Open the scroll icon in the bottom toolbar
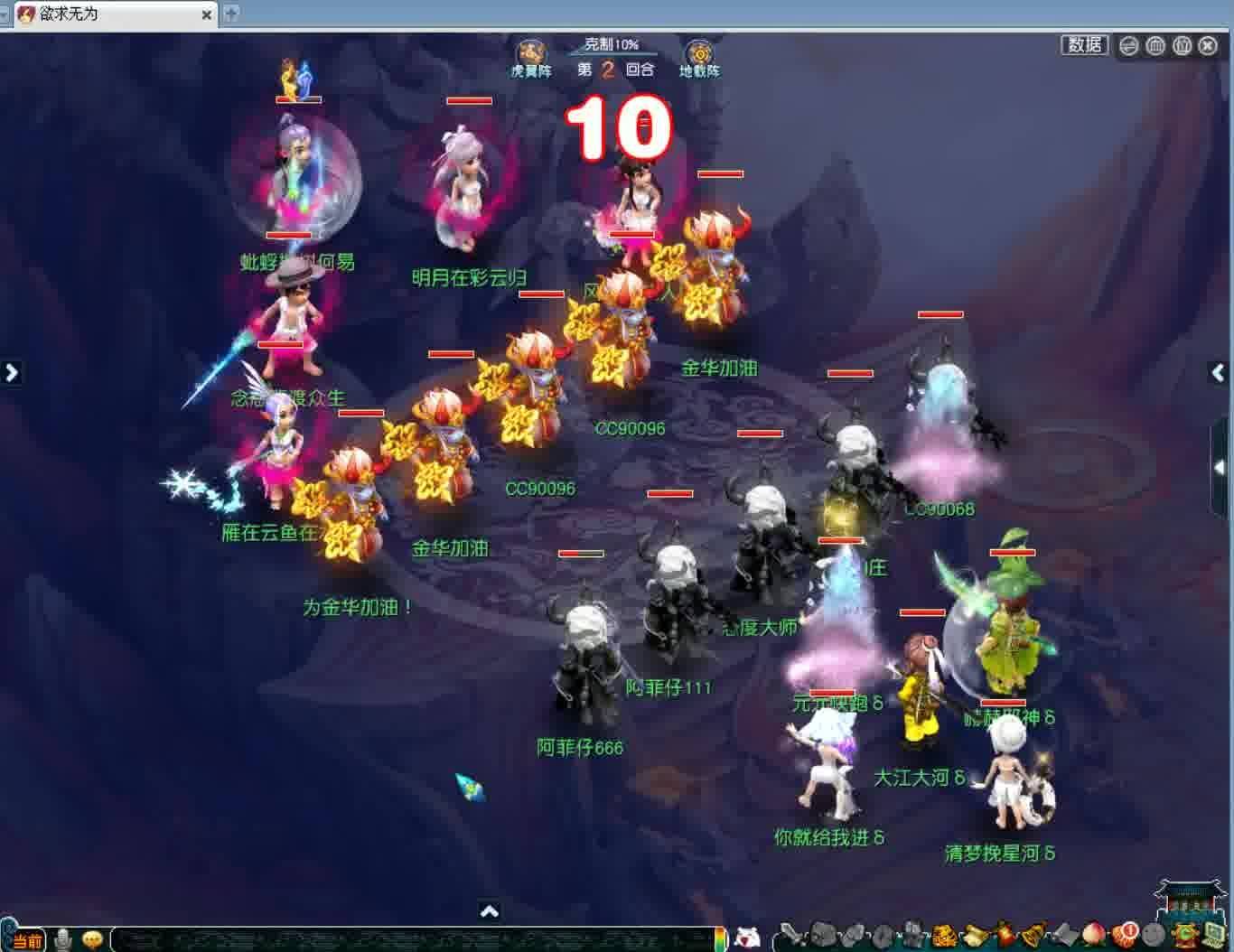Image resolution: width=1234 pixels, height=952 pixels. pyautogui.click(x=977, y=934)
